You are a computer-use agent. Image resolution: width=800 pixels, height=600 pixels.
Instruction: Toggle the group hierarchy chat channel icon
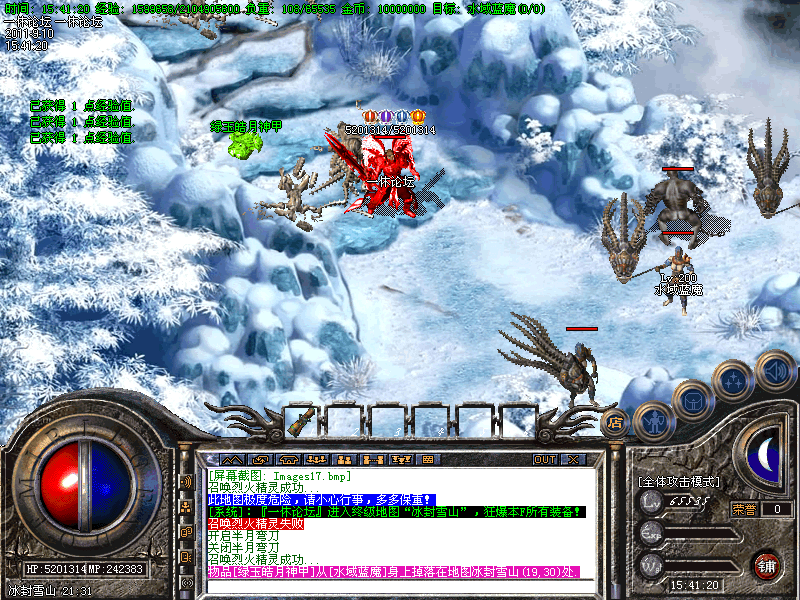(186, 507)
